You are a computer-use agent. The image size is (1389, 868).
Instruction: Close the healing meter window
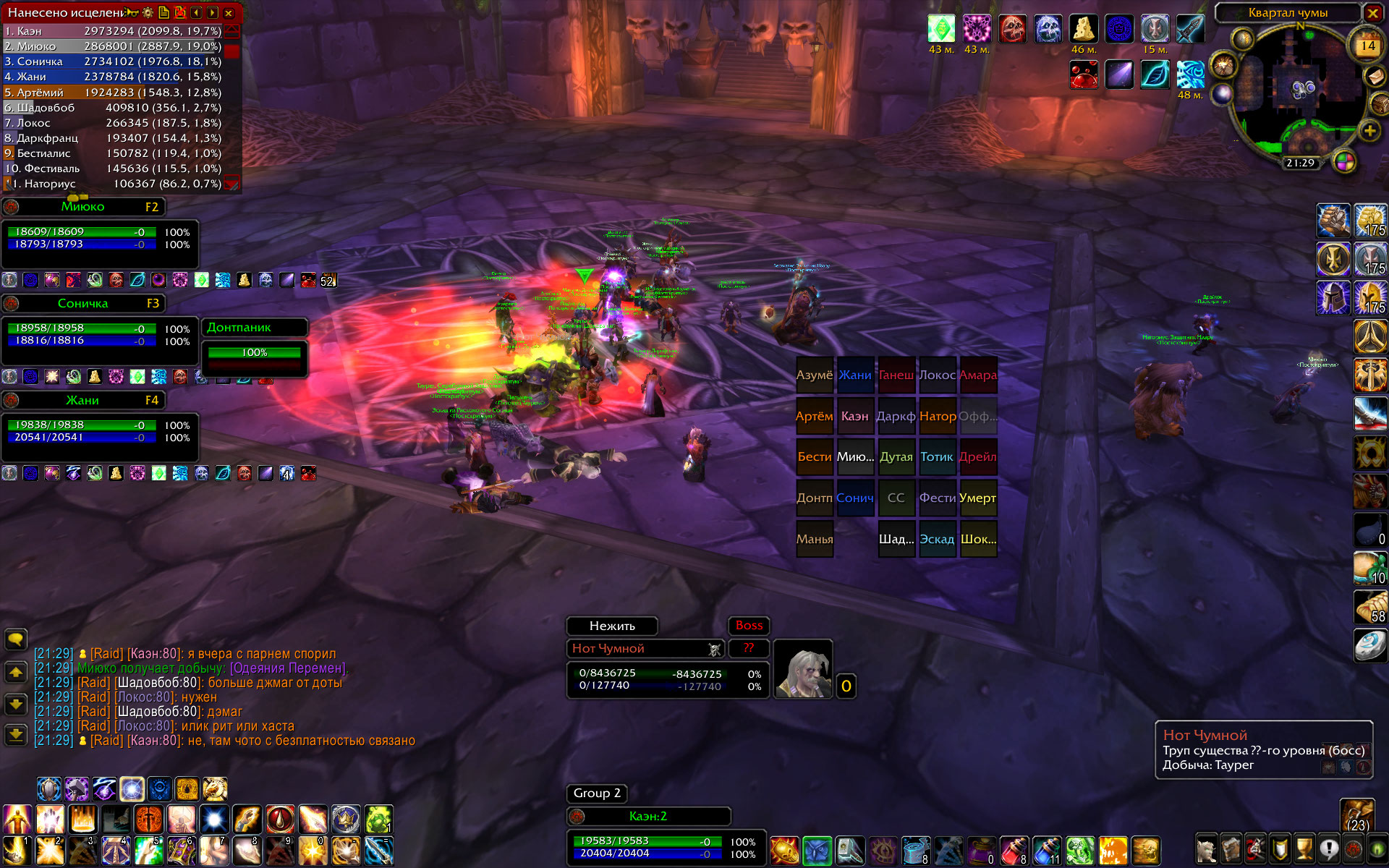point(229,13)
